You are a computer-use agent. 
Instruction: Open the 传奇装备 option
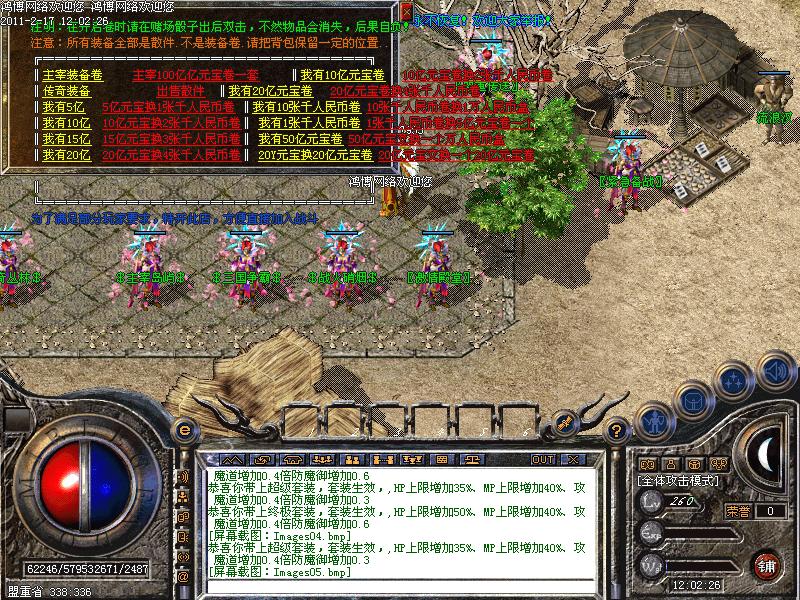[66, 91]
